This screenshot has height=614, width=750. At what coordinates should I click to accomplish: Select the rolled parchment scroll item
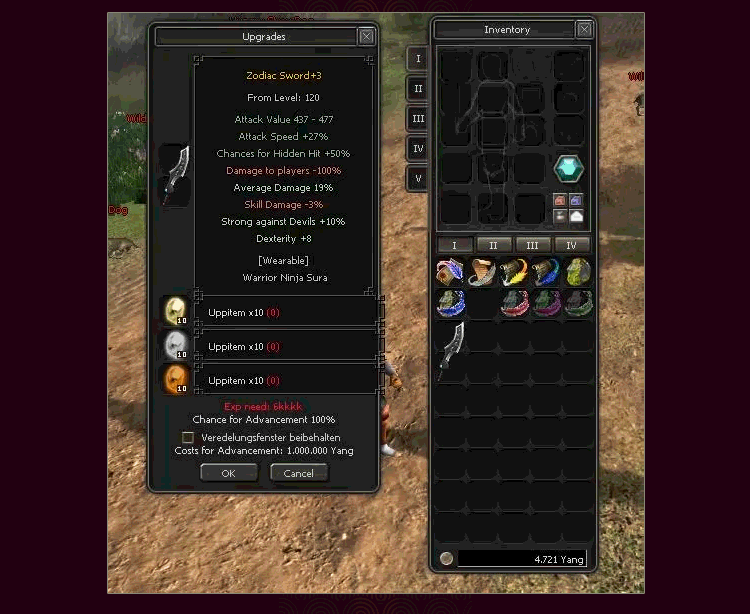(482, 271)
